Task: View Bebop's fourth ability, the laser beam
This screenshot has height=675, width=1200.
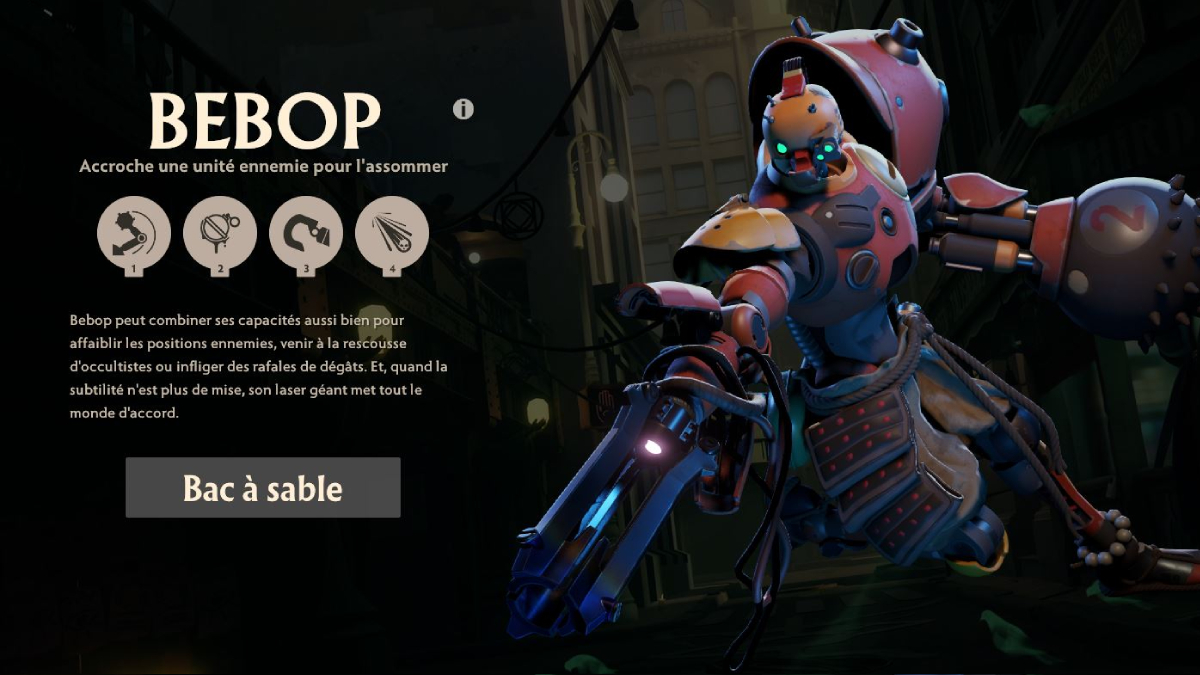Action: pyautogui.click(x=392, y=233)
